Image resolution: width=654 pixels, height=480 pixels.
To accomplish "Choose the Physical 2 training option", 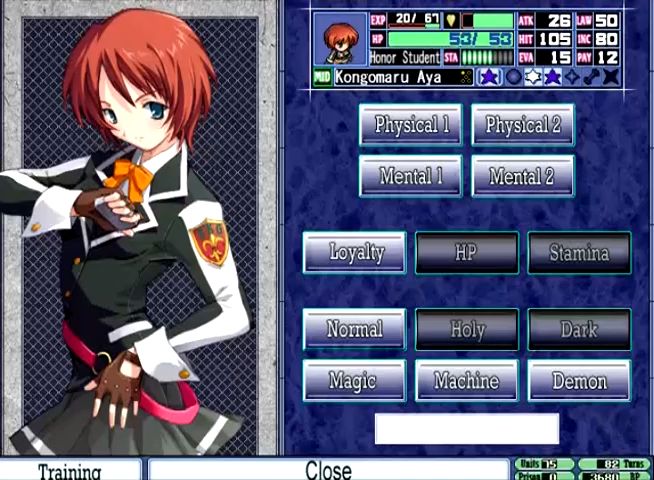I will point(523,125).
